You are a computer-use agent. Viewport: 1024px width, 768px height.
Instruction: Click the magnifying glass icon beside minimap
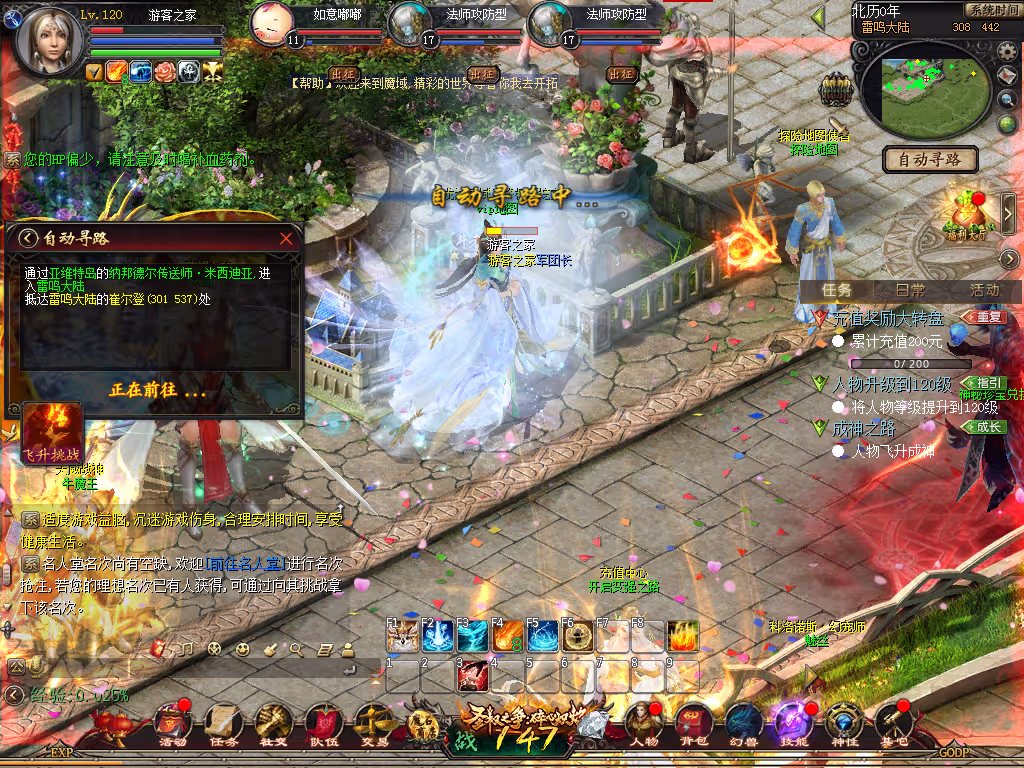click(x=1007, y=100)
